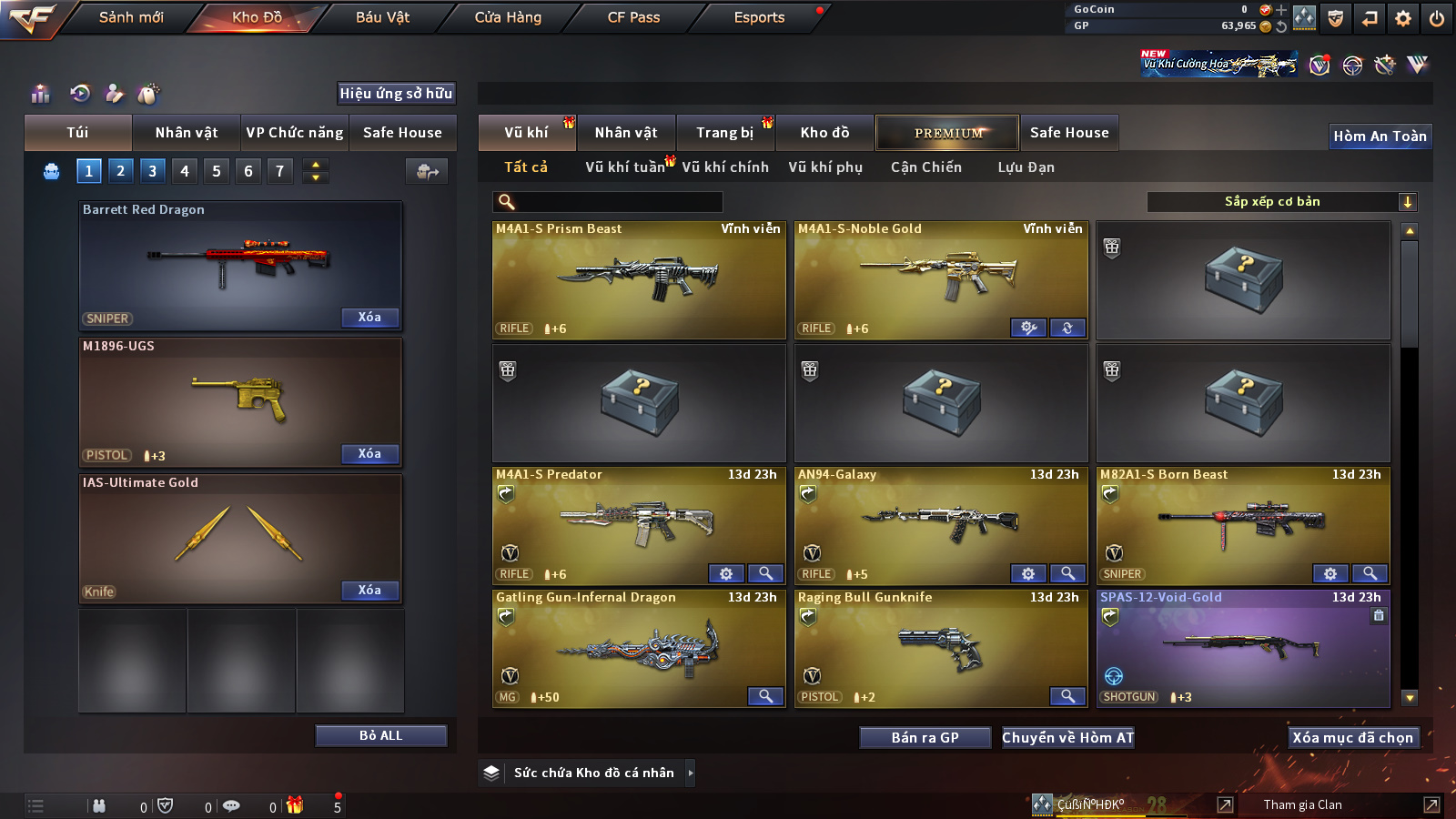Click the Bán ra GP button
1456x819 pixels.
click(925, 738)
